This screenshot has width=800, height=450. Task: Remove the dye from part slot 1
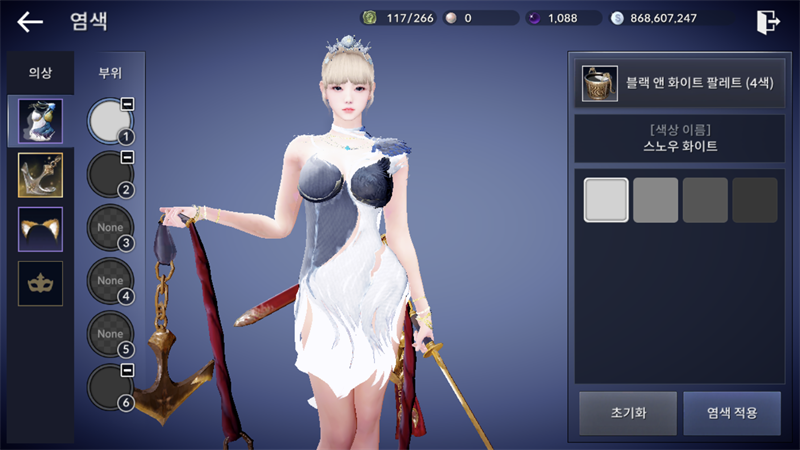tap(128, 104)
